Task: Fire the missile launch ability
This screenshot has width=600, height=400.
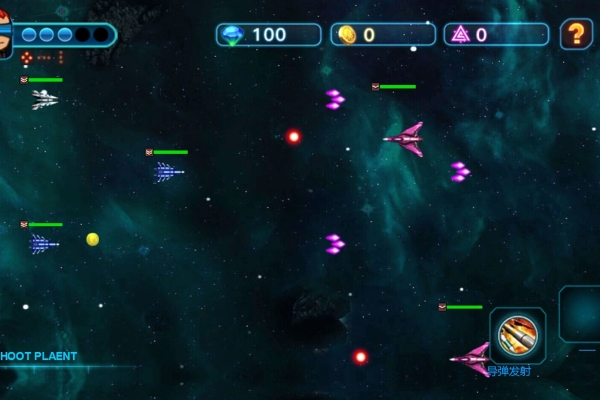Action: [x=517, y=335]
